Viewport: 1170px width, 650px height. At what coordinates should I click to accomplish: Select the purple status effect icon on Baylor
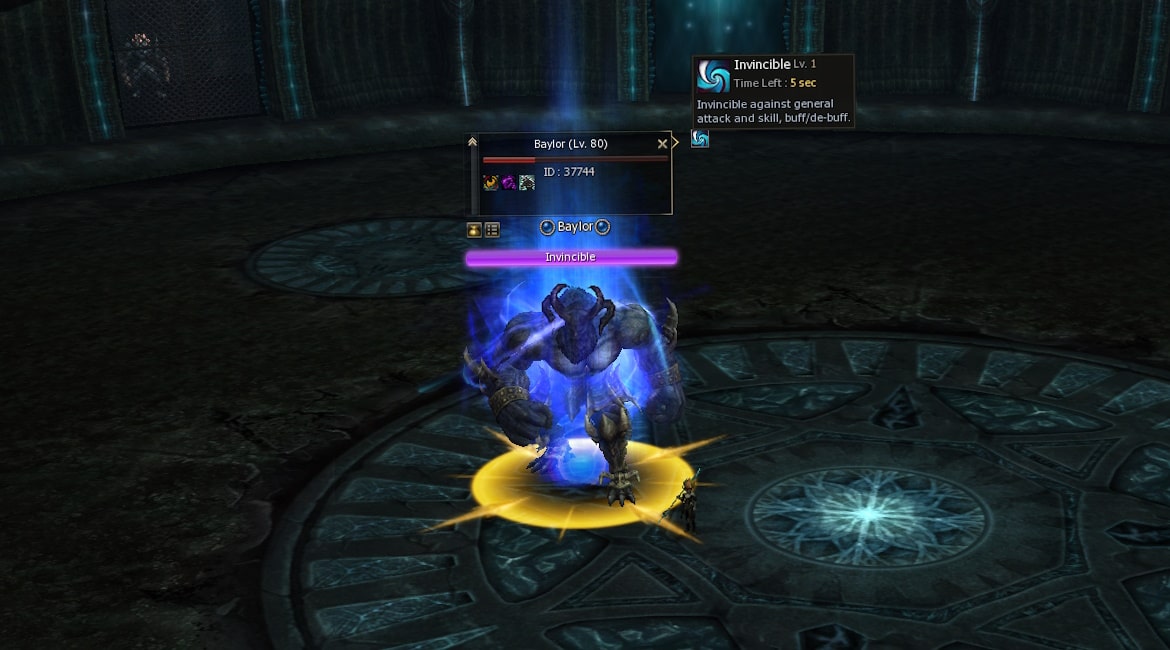pos(508,182)
